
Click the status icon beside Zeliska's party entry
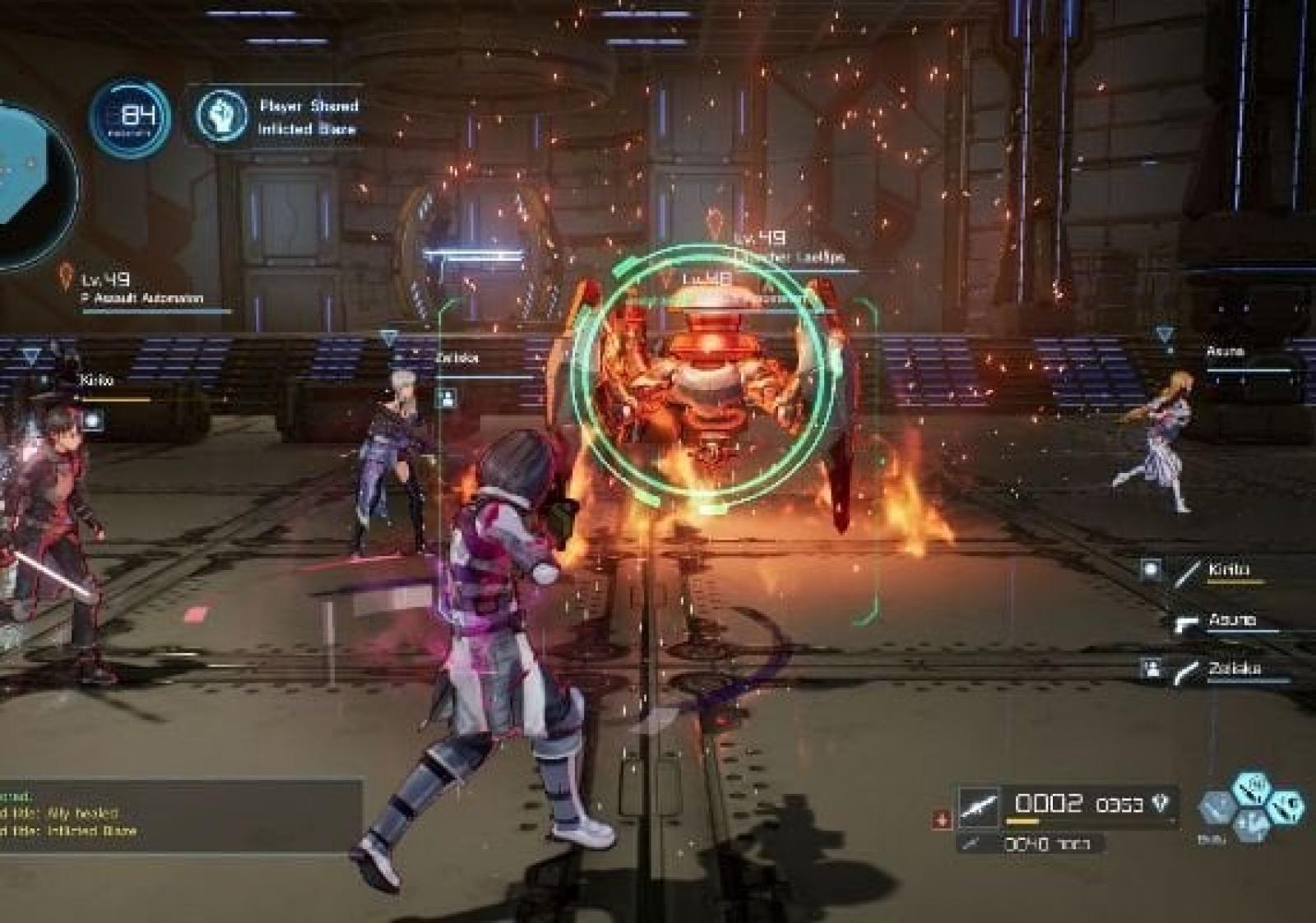pos(1152,669)
